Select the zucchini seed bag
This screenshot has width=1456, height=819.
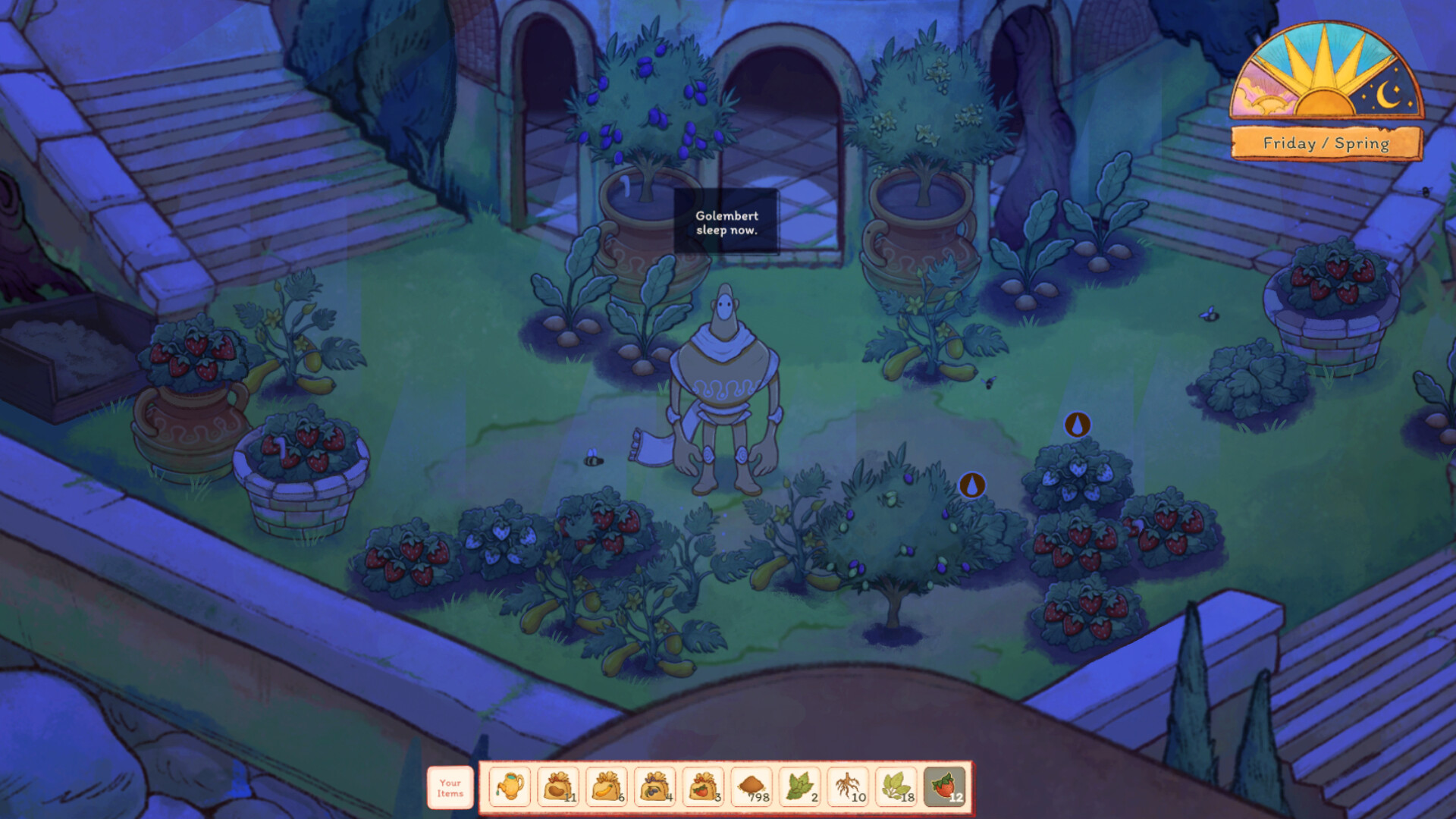tap(606, 786)
